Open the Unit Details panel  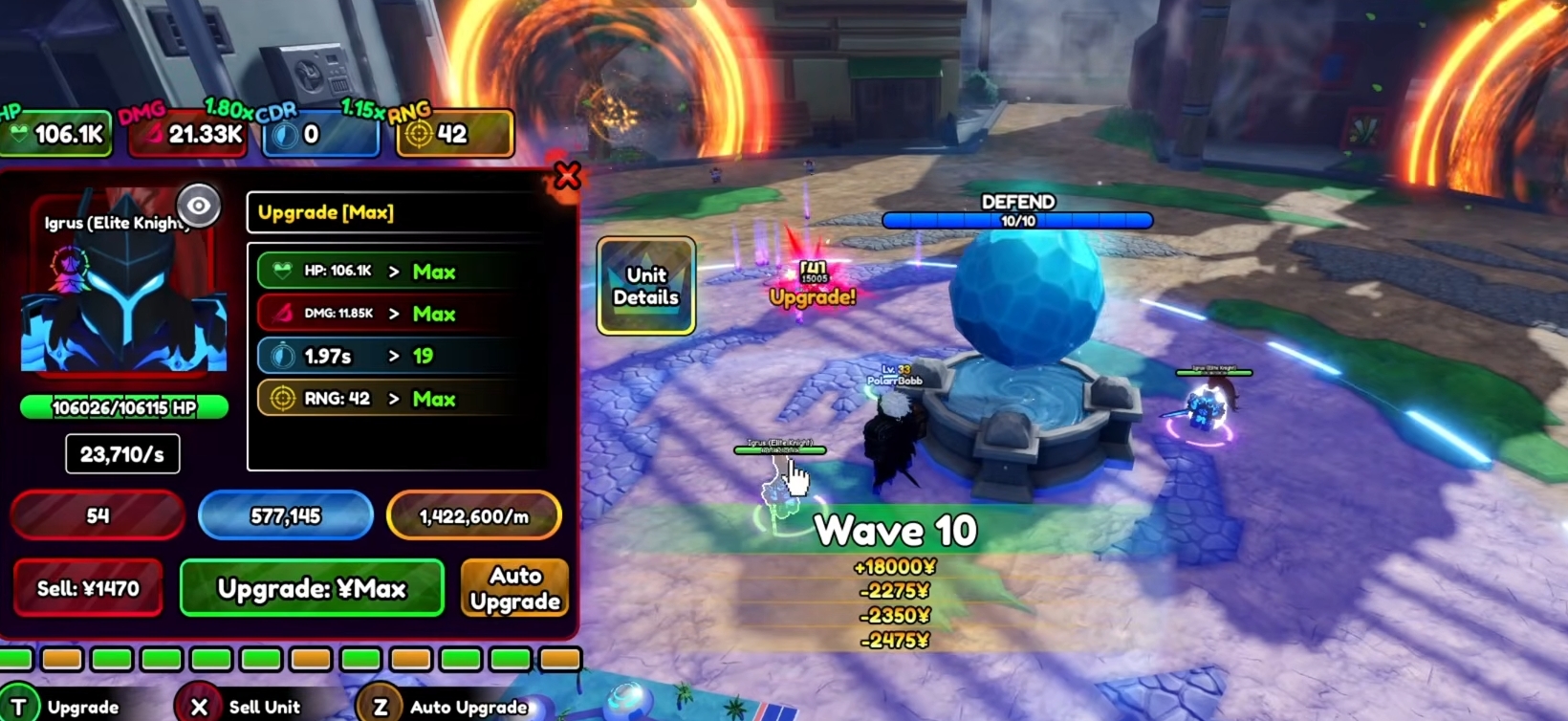645,286
